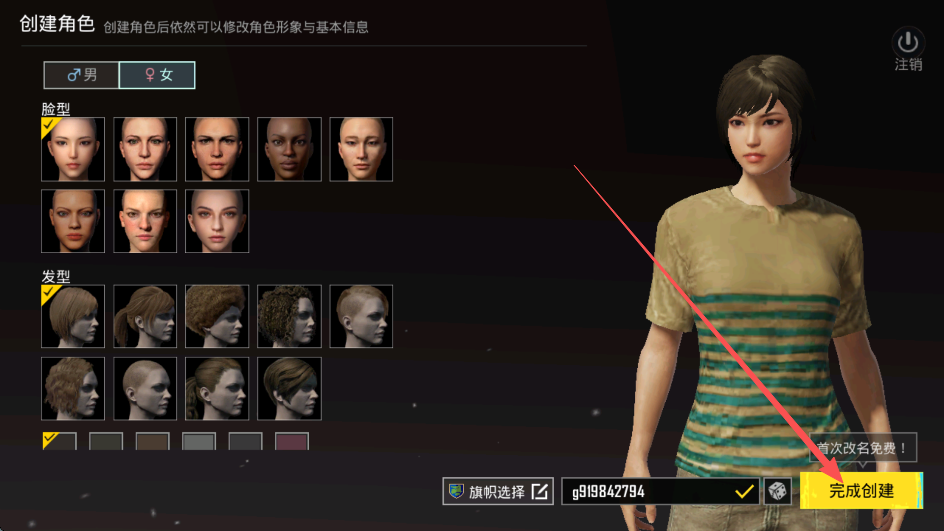944x531 pixels.
Task: Select the checked short bob hairstyle
Action: (73, 317)
